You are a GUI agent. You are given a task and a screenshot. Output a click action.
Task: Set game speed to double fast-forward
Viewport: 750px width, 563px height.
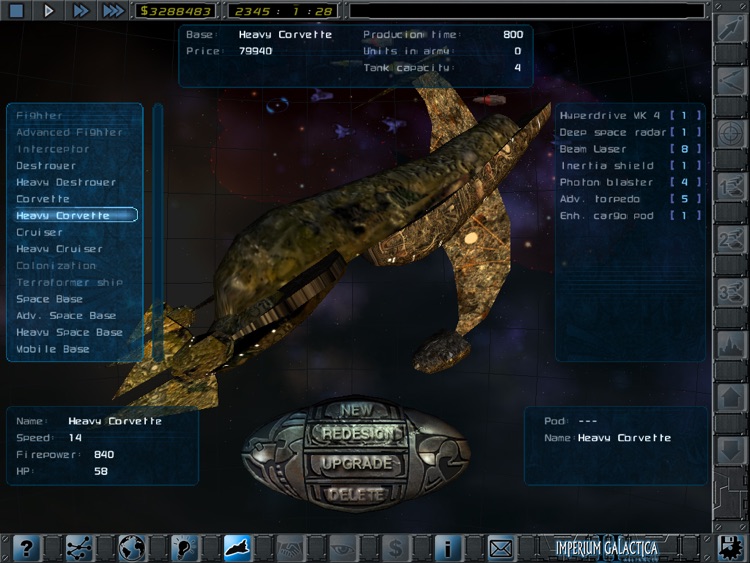pos(80,11)
